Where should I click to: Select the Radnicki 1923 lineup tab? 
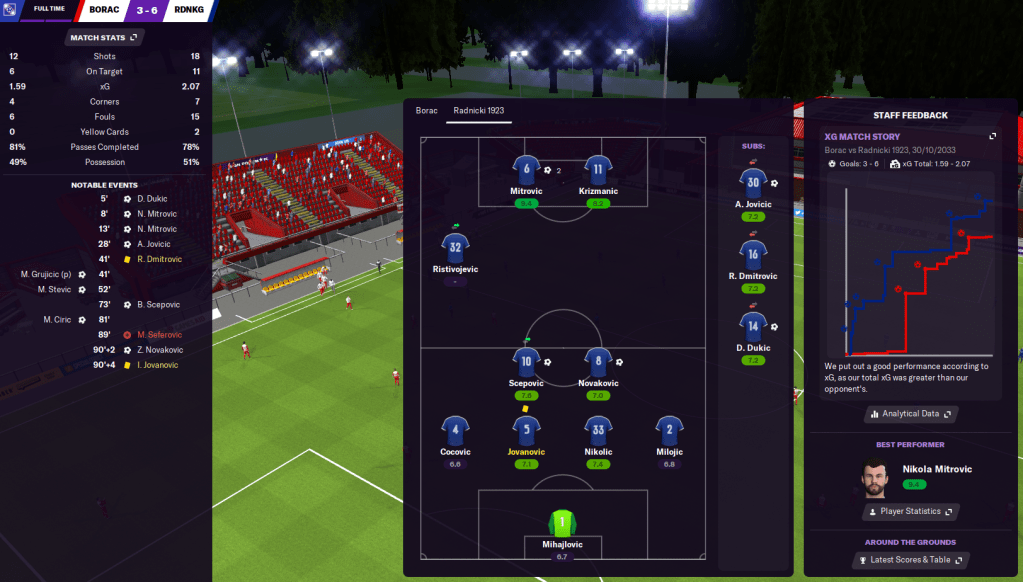[x=481, y=110]
